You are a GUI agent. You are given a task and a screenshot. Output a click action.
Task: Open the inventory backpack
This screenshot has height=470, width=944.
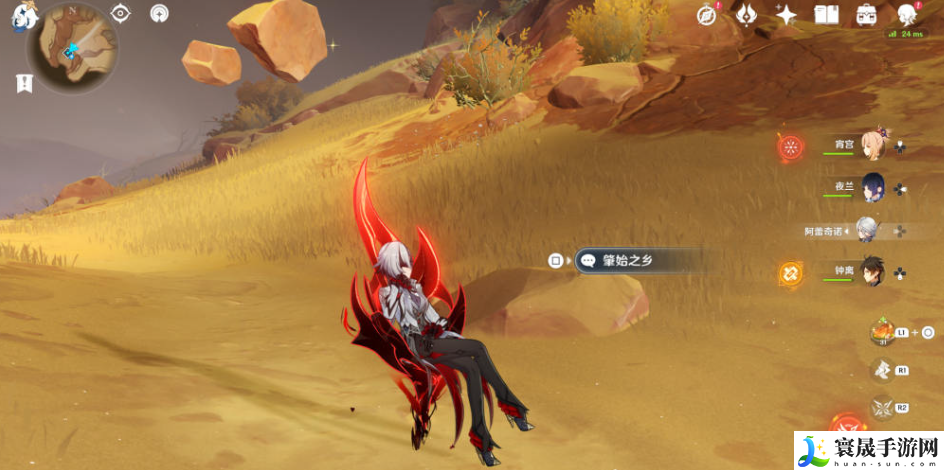[866, 14]
